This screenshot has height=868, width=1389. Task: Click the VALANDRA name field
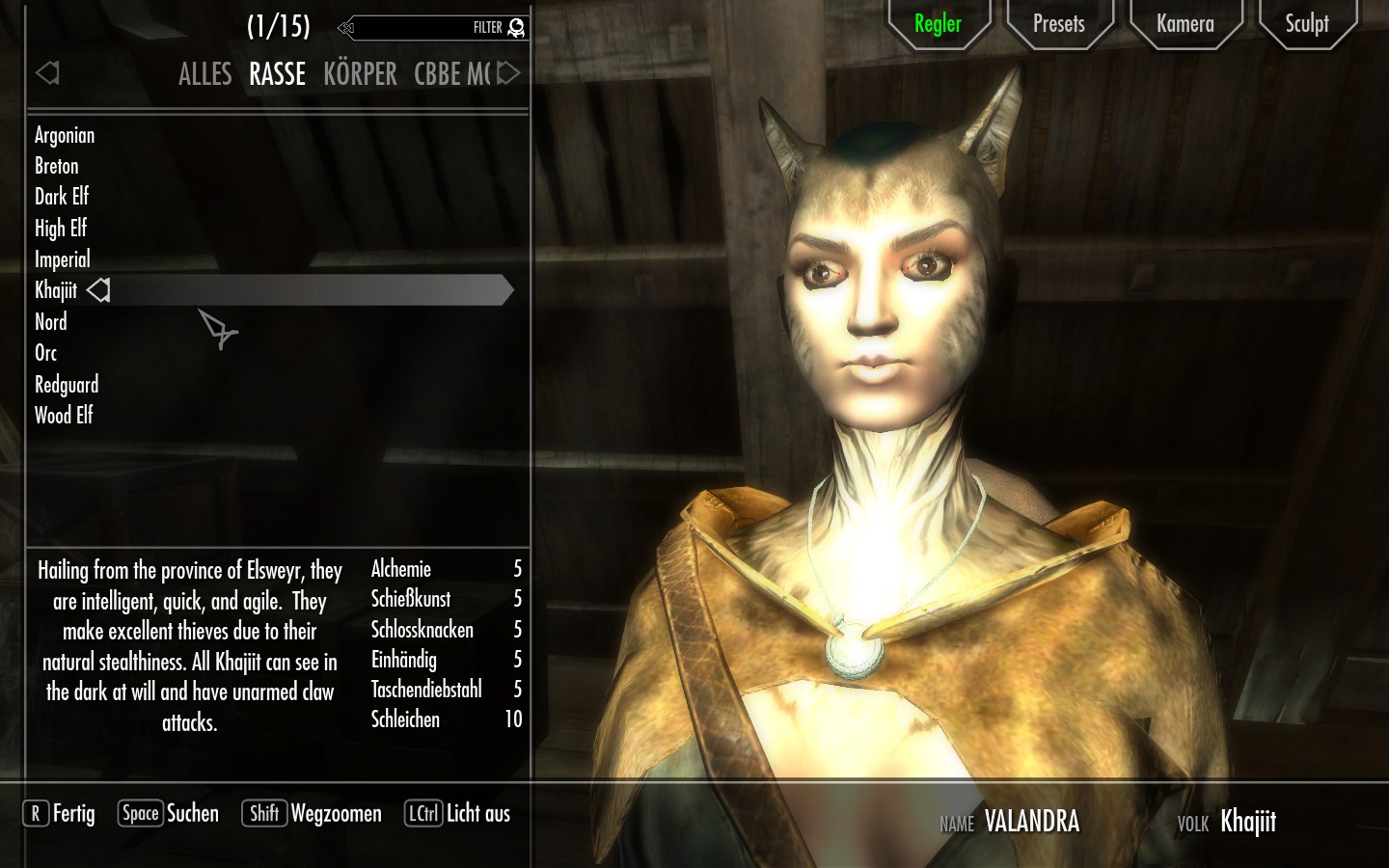(x=1031, y=822)
